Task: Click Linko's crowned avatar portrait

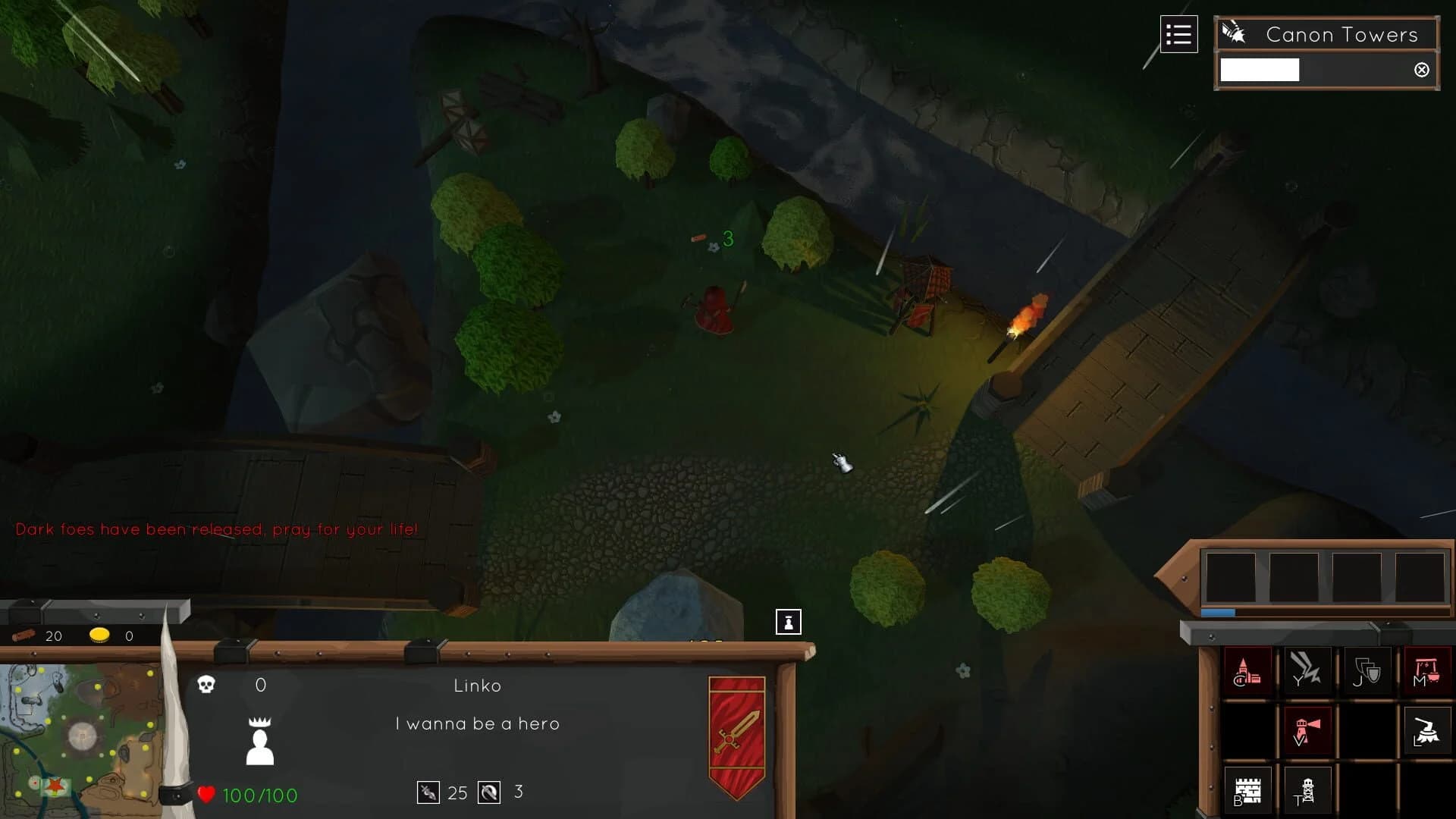Action: point(259,739)
